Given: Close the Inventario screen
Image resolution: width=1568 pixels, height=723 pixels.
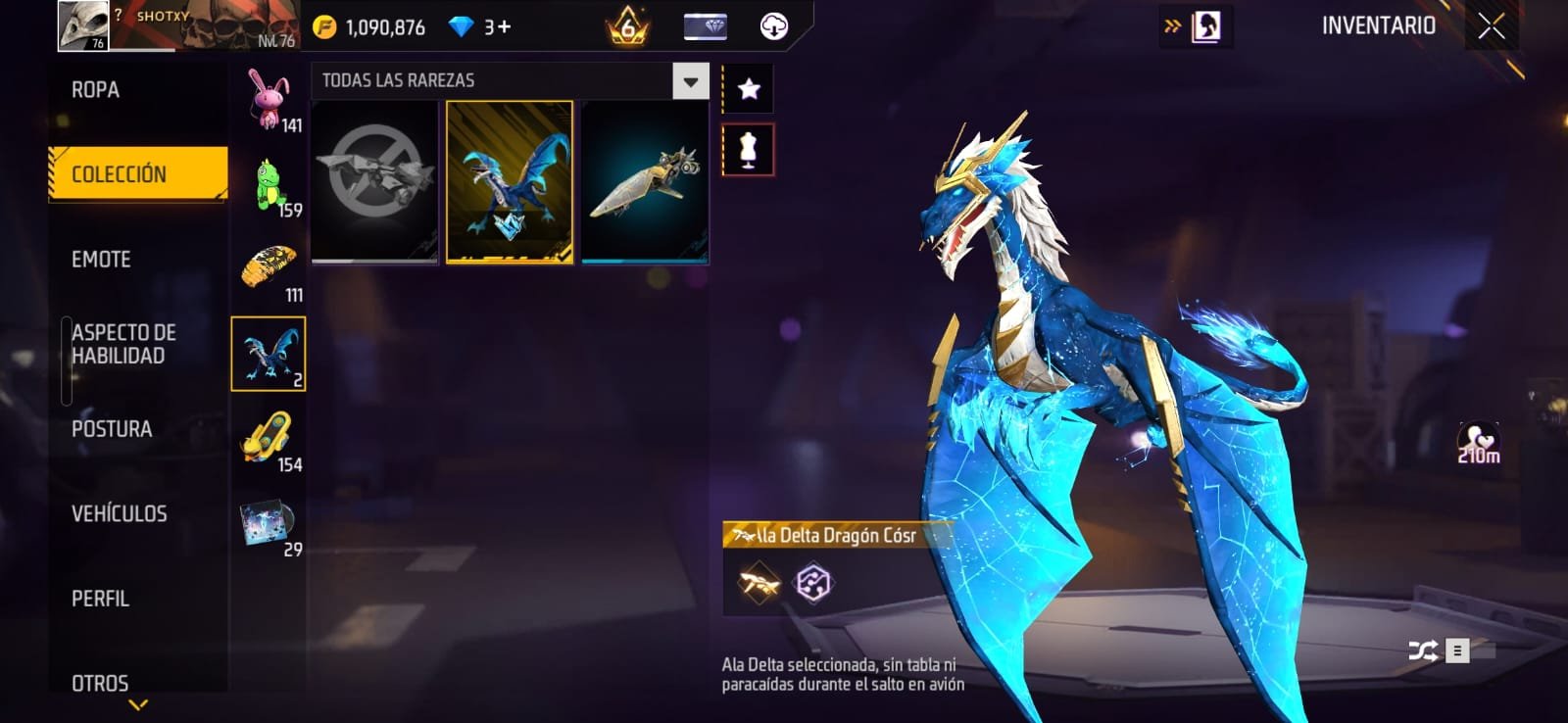Looking at the screenshot, I should click(x=1491, y=26).
